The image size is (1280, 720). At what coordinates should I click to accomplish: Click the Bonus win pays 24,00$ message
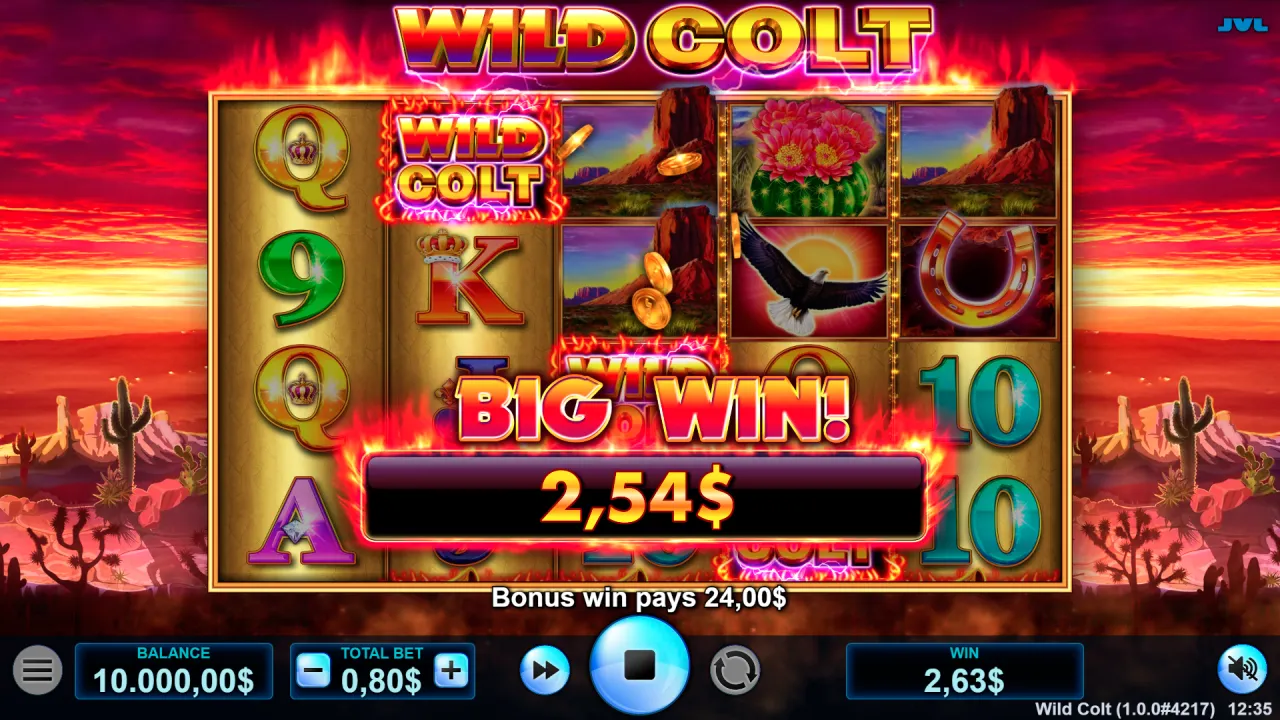pyautogui.click(x=640, y=598)
